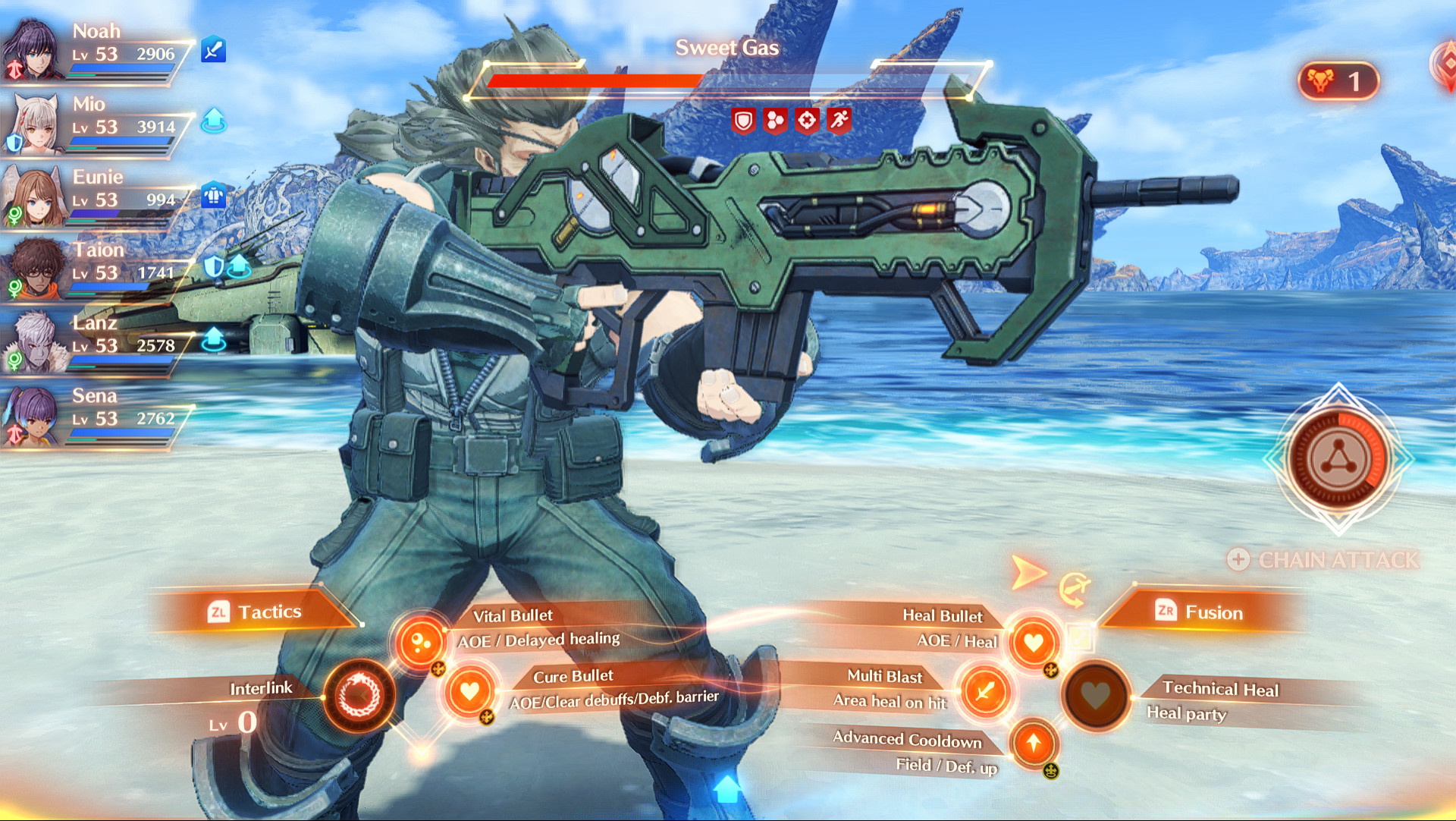Use the Technical Heal talent art
Screen dimensions: 1456x821
1095,697
